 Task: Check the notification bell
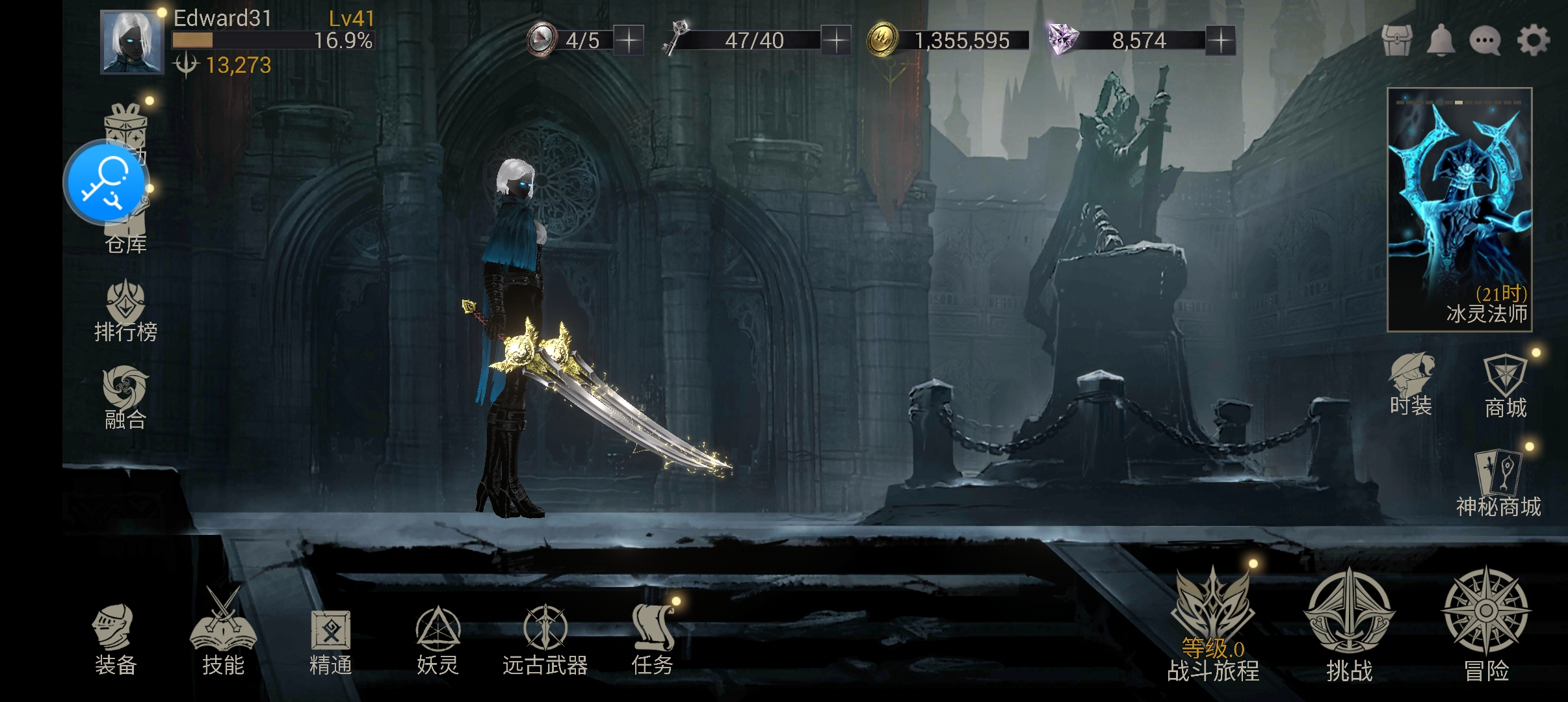(1441, 40)
